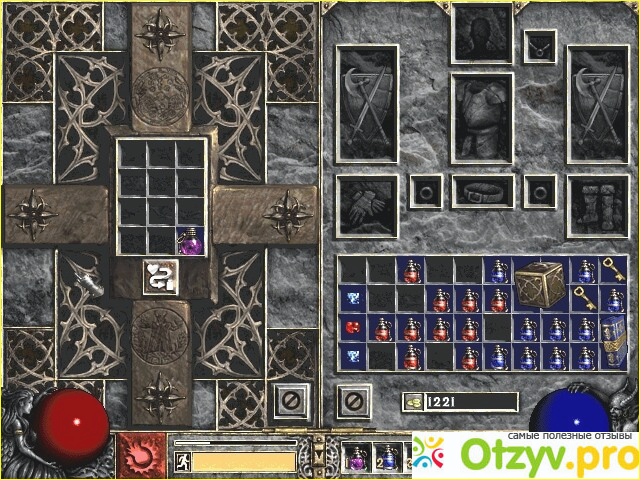
Task: Select the amulet equipment slot
Action: pyautogui.click(x=541, y=43)
